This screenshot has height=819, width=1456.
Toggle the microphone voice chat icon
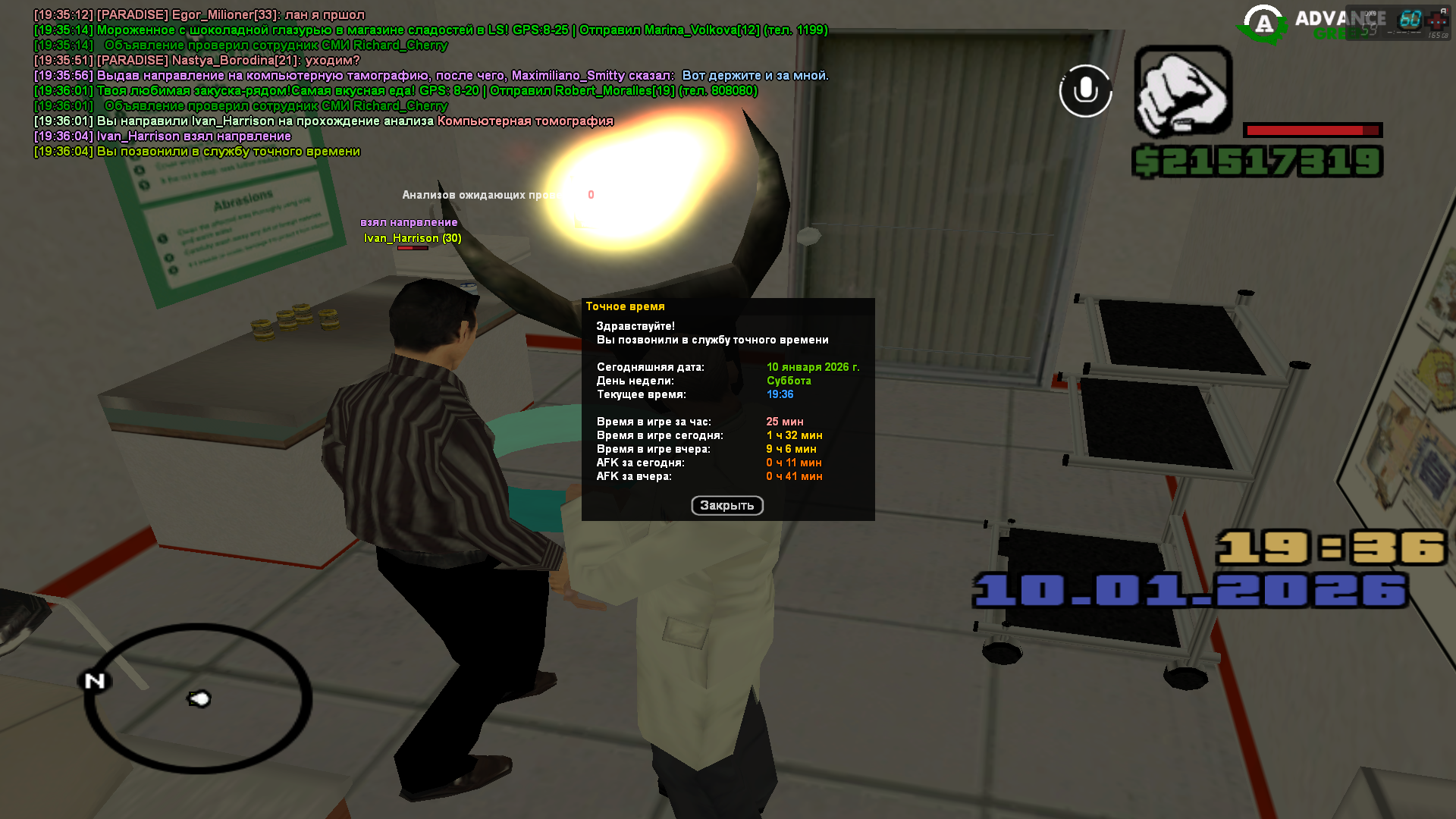coord(1085,91)
